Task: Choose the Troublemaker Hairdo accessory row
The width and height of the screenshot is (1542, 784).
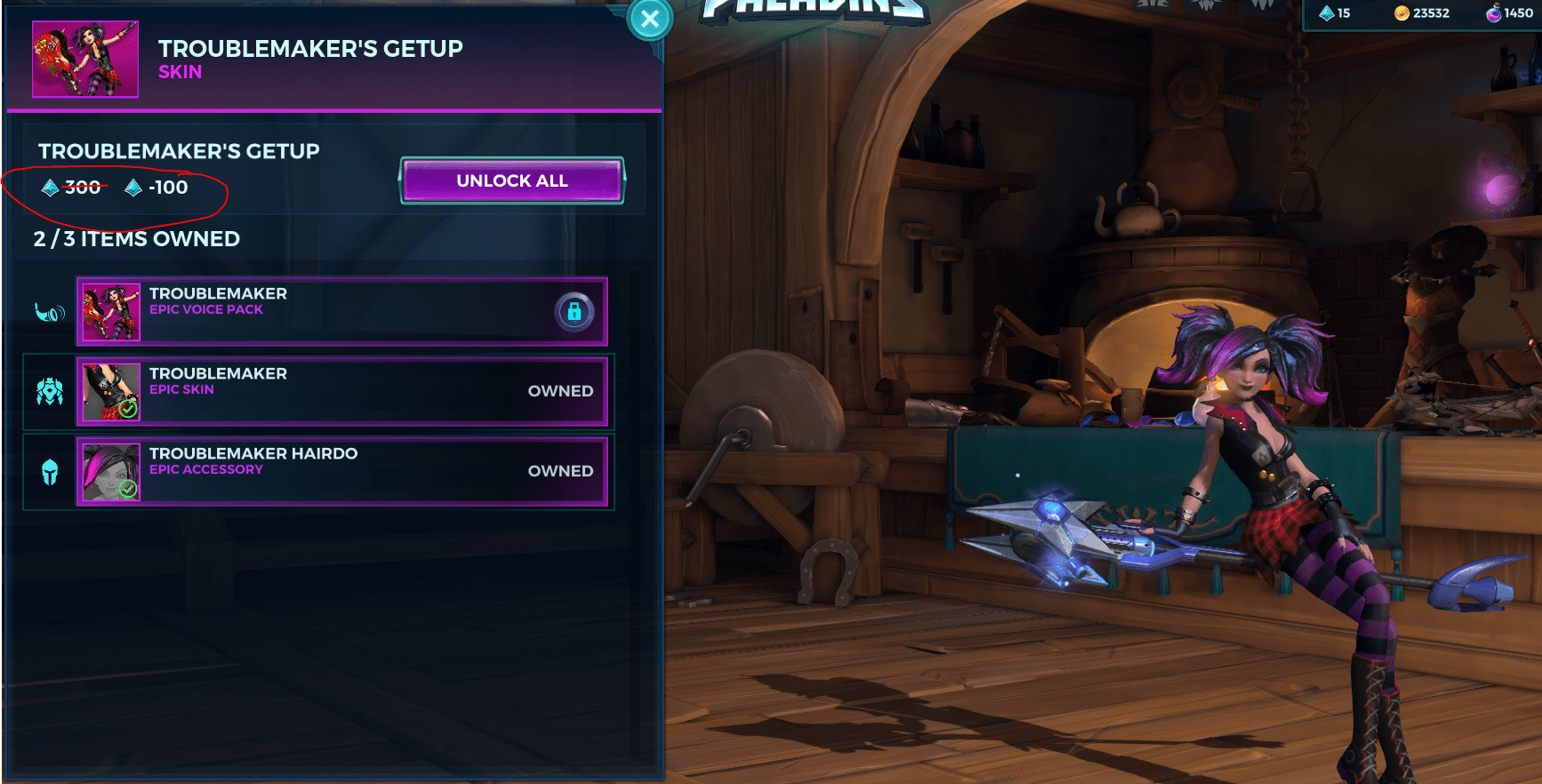Action: (x=341, y=471)
